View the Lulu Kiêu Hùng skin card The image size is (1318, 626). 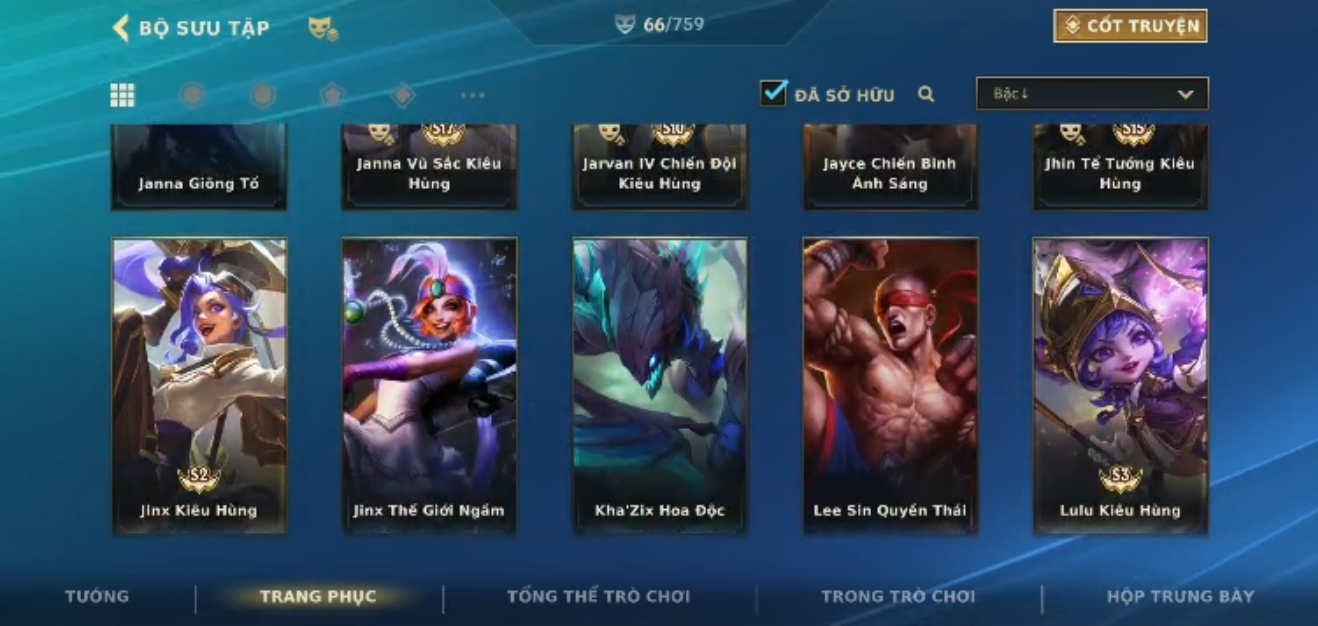coord(1120,385)
